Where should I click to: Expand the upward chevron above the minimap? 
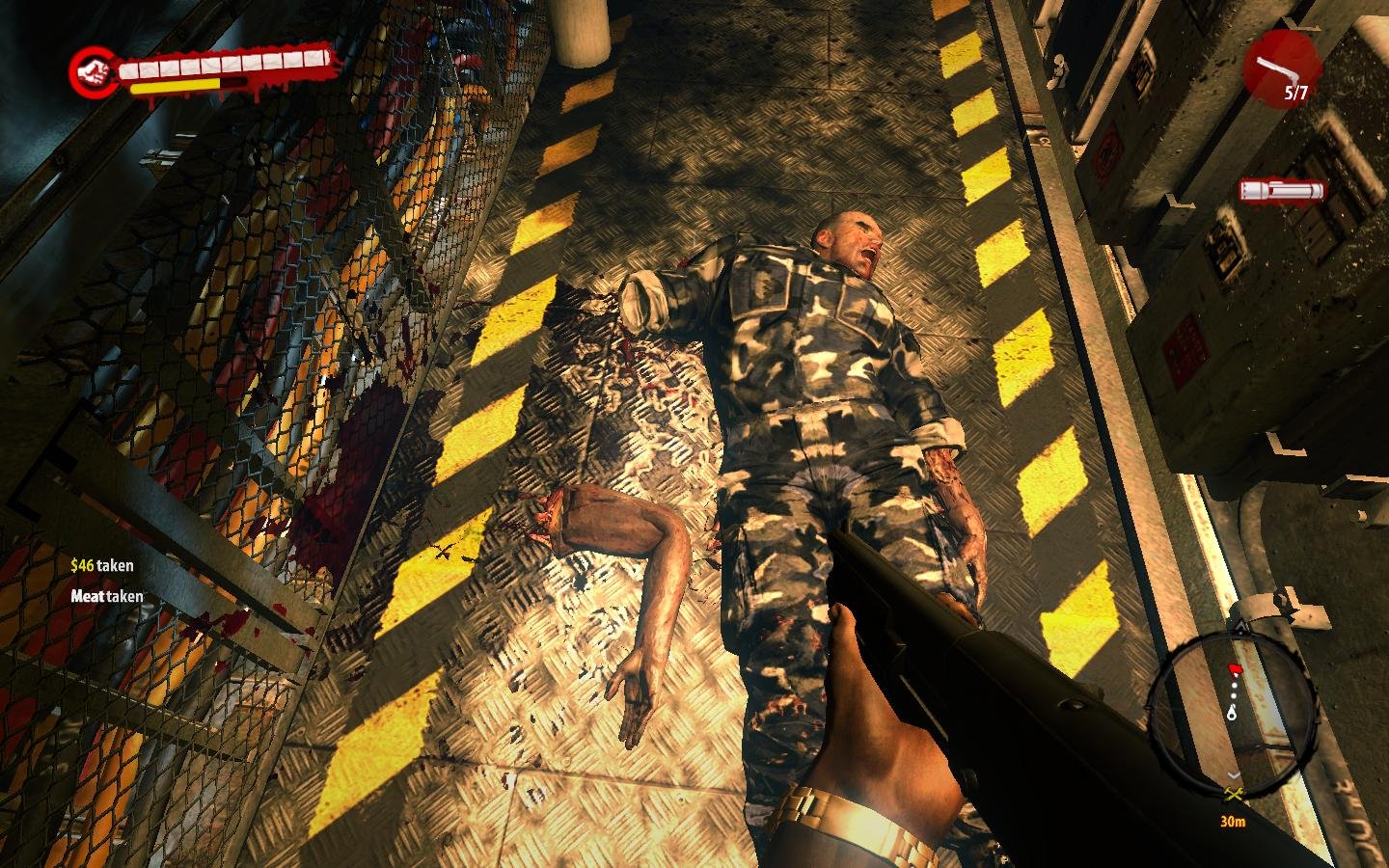pos(1239,625)
